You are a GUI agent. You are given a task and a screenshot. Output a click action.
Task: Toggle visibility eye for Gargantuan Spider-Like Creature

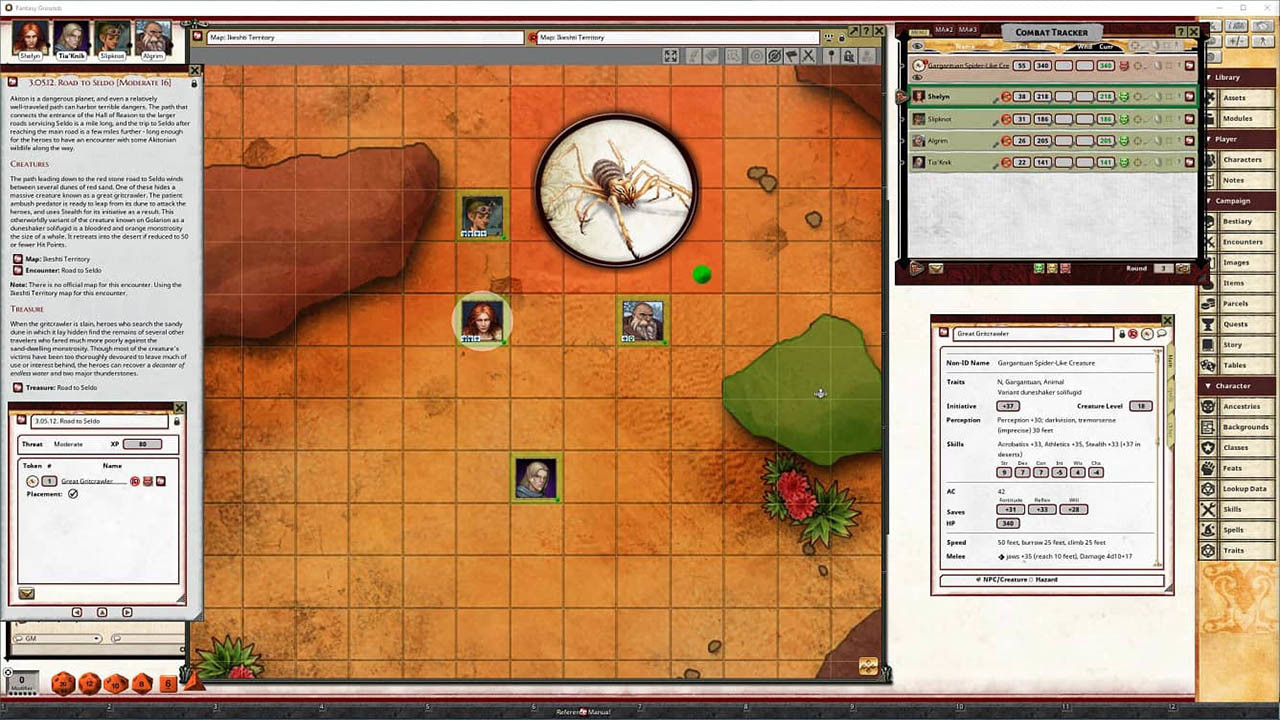click(916, 77)
